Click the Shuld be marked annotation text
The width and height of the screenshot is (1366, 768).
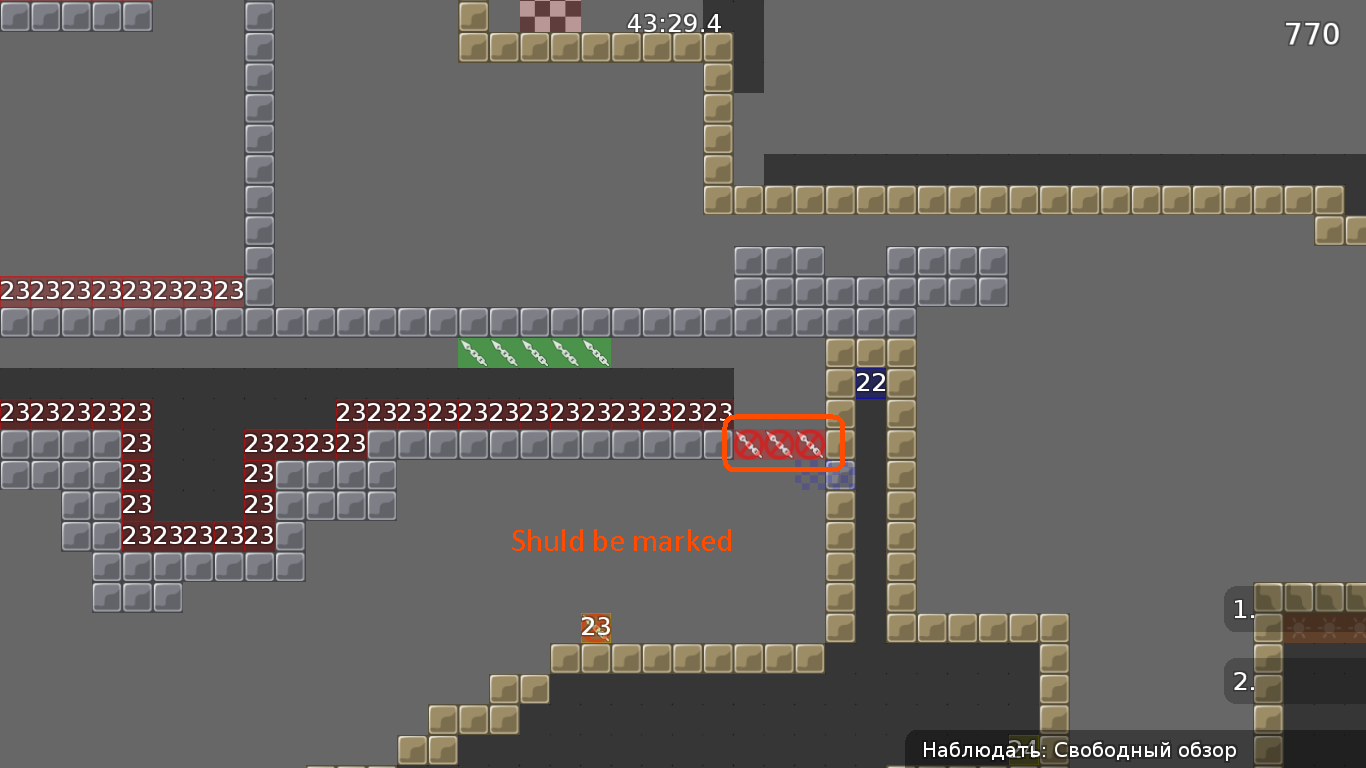pyautogui.click(x=622, y=541)
